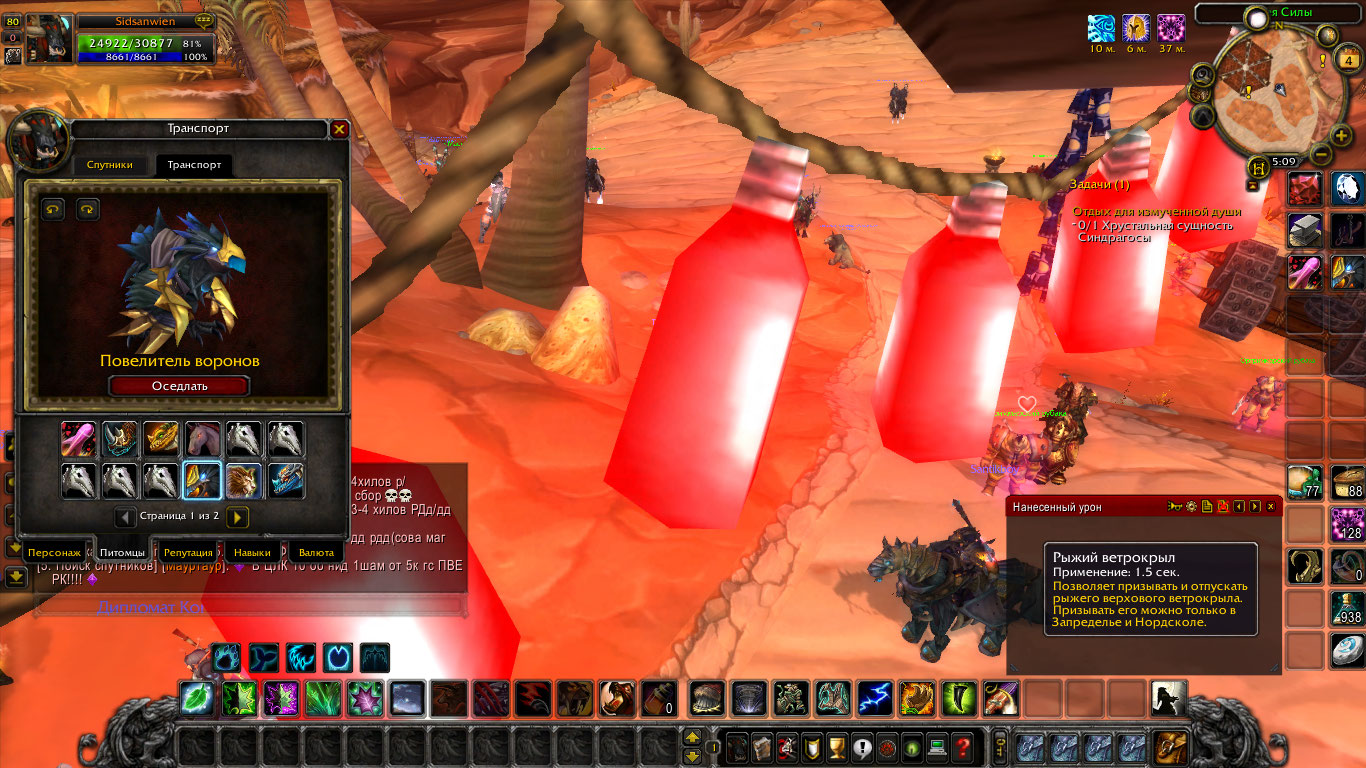Cast the blue lightning bolt ability
This screenshot has width=1366, height=768.
875,698
